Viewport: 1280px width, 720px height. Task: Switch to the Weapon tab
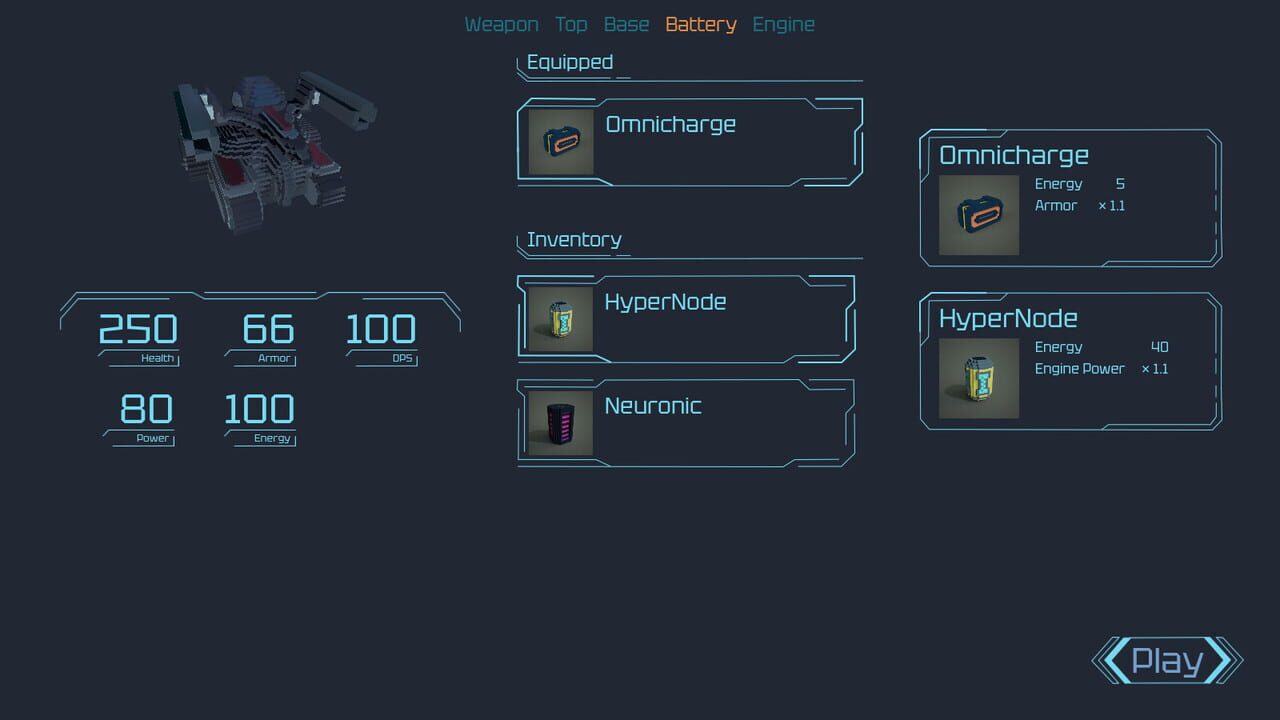point(501,23)
